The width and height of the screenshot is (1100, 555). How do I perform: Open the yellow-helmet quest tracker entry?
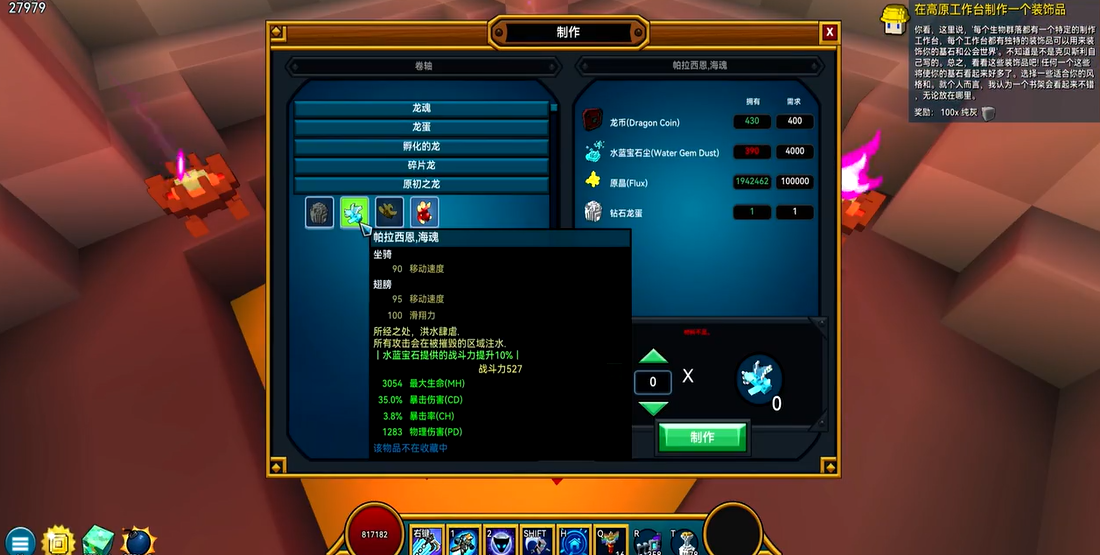pos(893,17)
